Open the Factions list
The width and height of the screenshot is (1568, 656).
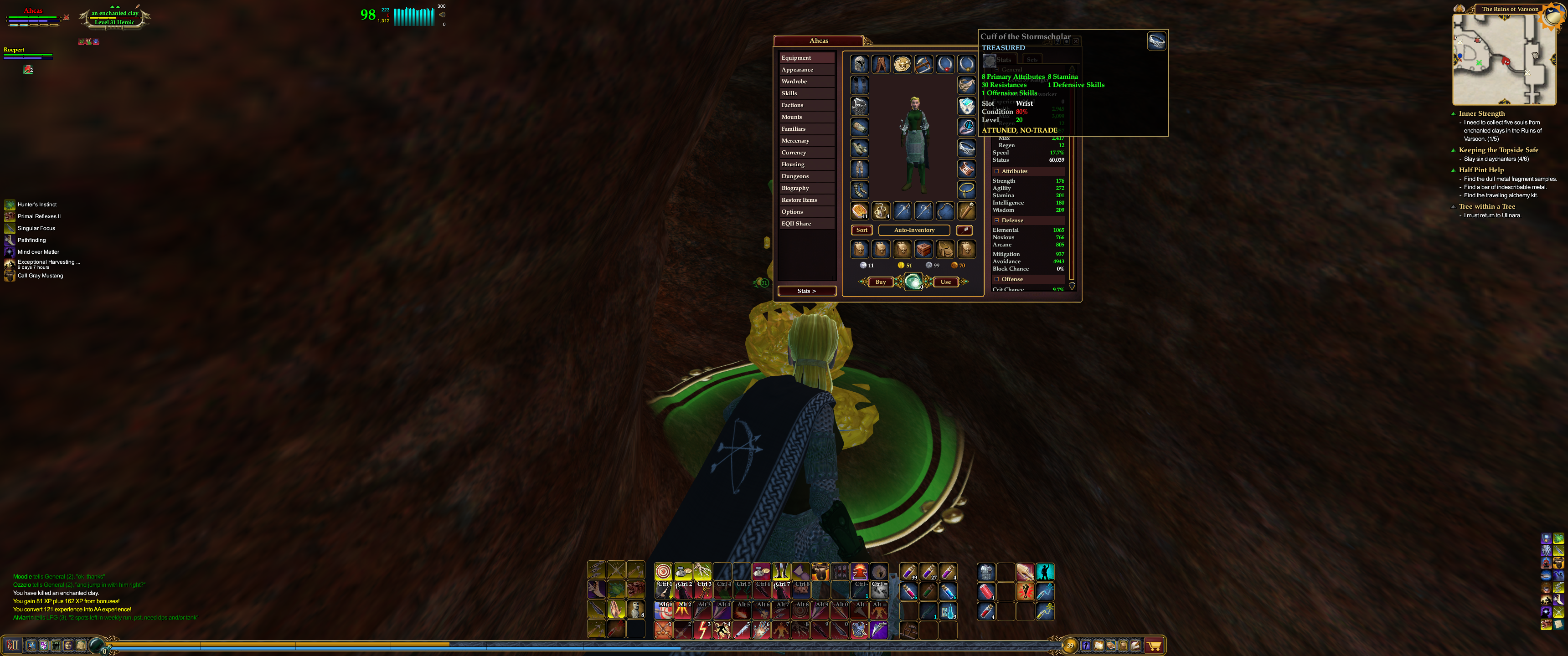click(x=793, y=105)
